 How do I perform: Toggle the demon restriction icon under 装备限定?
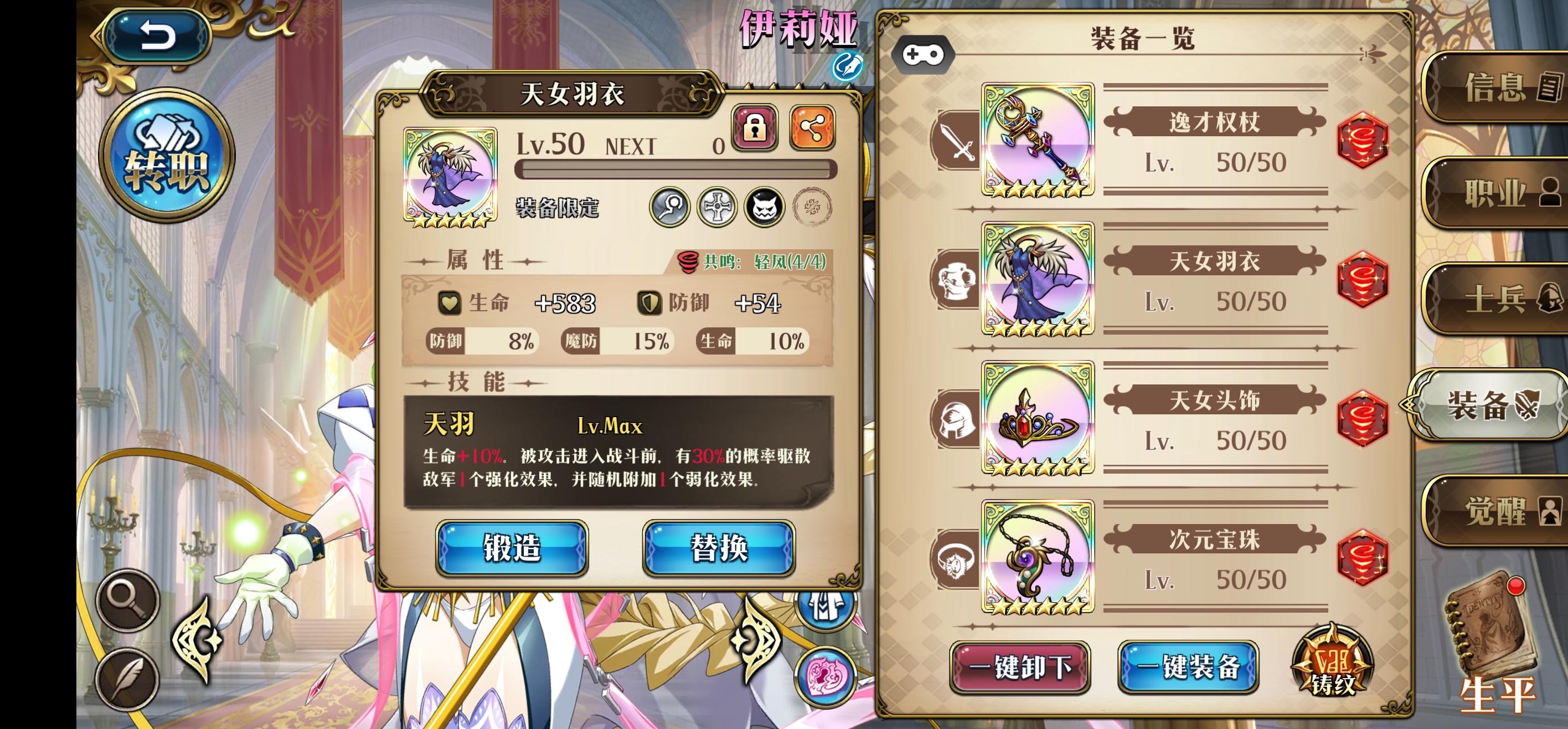[x=766, y=207]
